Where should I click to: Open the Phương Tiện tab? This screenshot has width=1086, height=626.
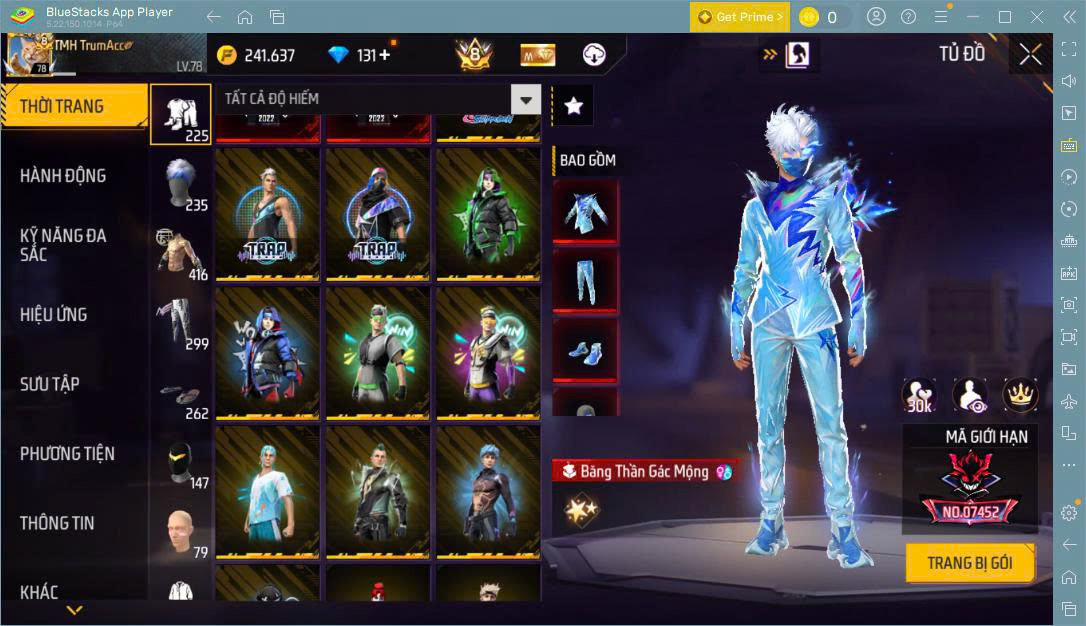tap(67, 454)
